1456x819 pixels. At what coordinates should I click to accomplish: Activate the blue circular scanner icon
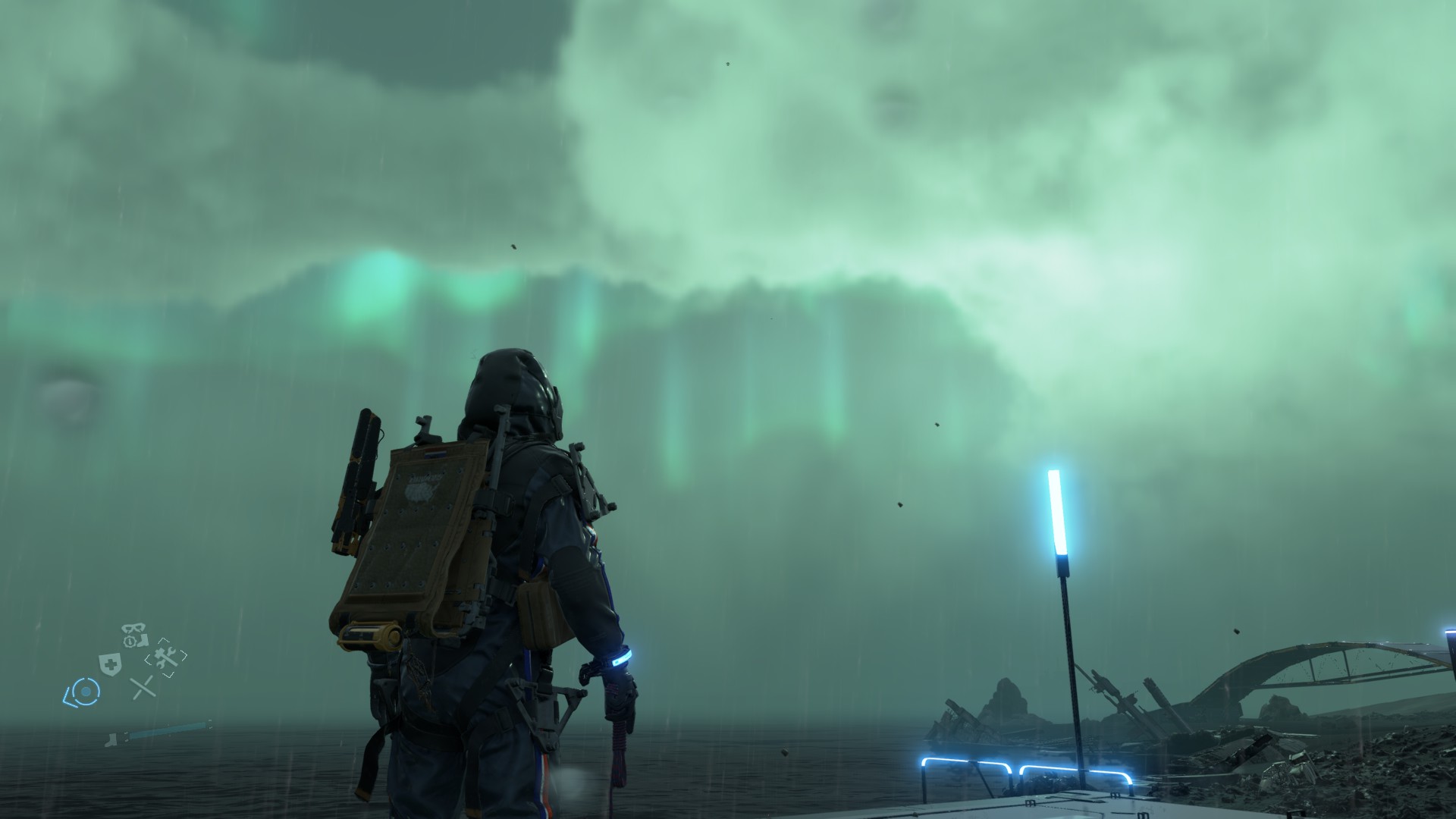pos(84,691)
